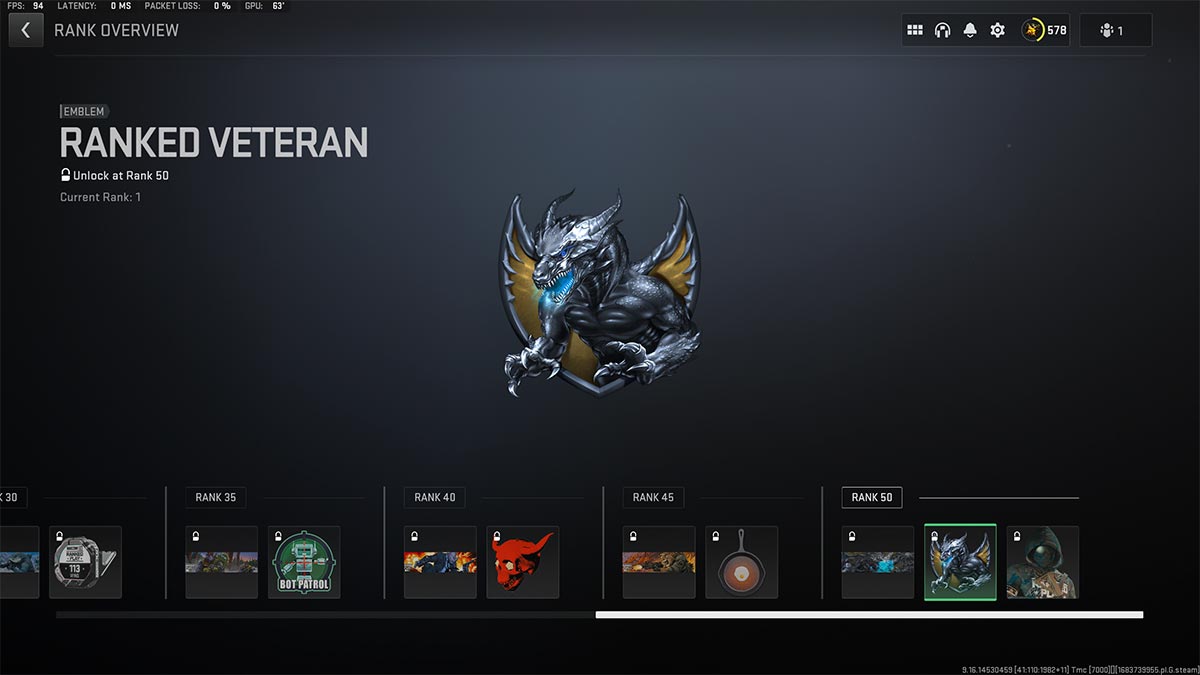The image size is (1200, 675).
Task: Choose the hooded operator reward tile
Action: pos(1042,562)
